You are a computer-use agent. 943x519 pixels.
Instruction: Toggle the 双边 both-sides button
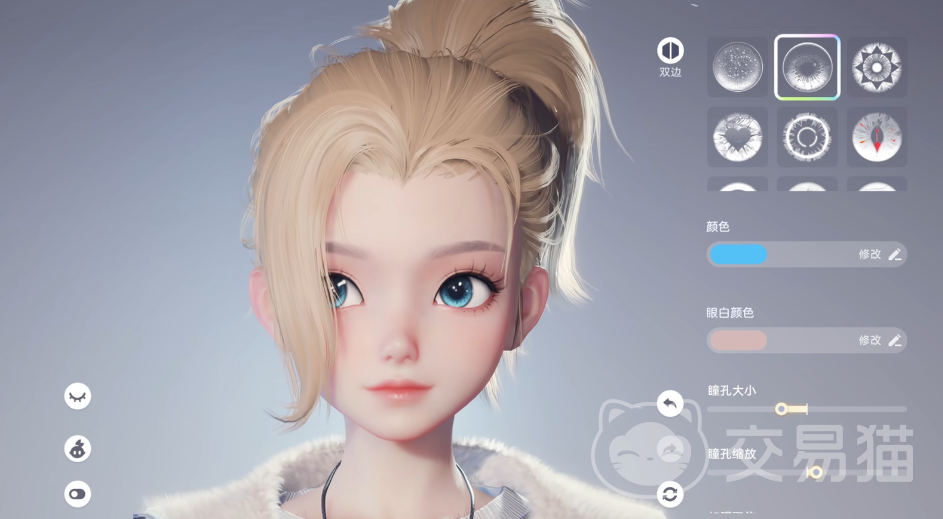click(669, 50)
